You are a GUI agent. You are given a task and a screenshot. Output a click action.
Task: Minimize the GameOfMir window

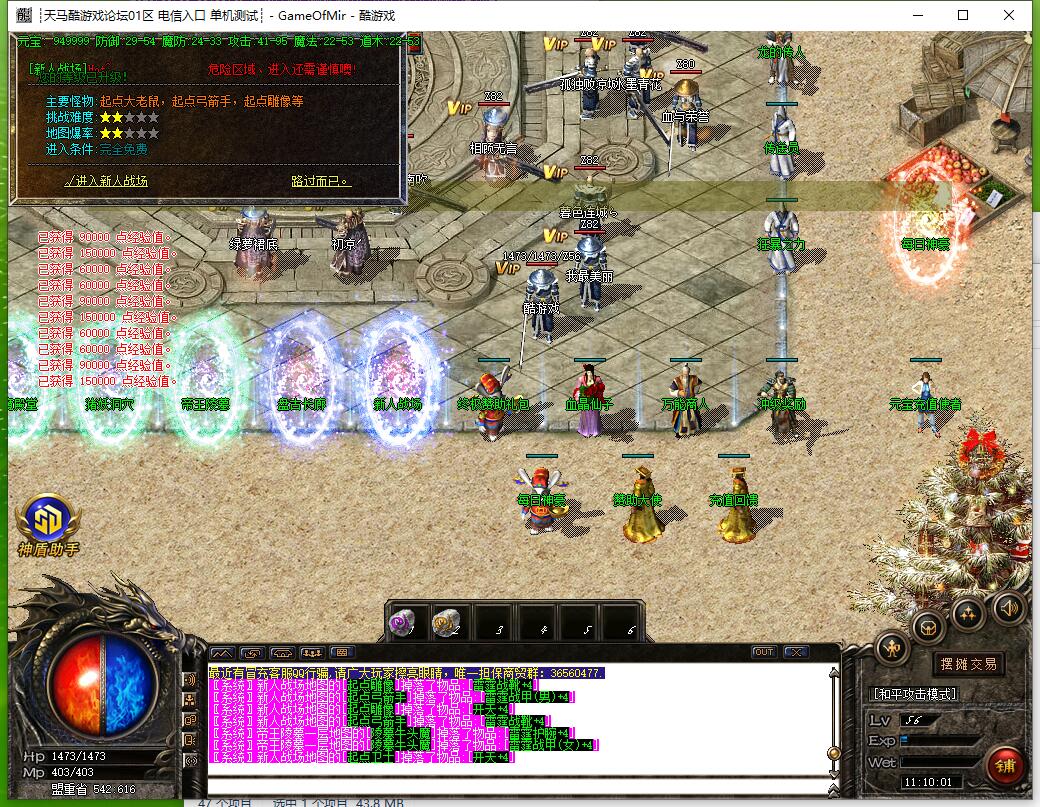(916, 15)
